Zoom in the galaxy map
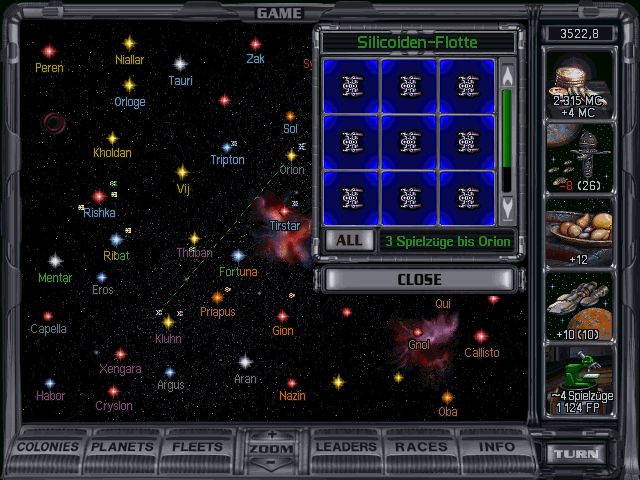The width and height of the screenshot is (640, 480). [271, 435]
